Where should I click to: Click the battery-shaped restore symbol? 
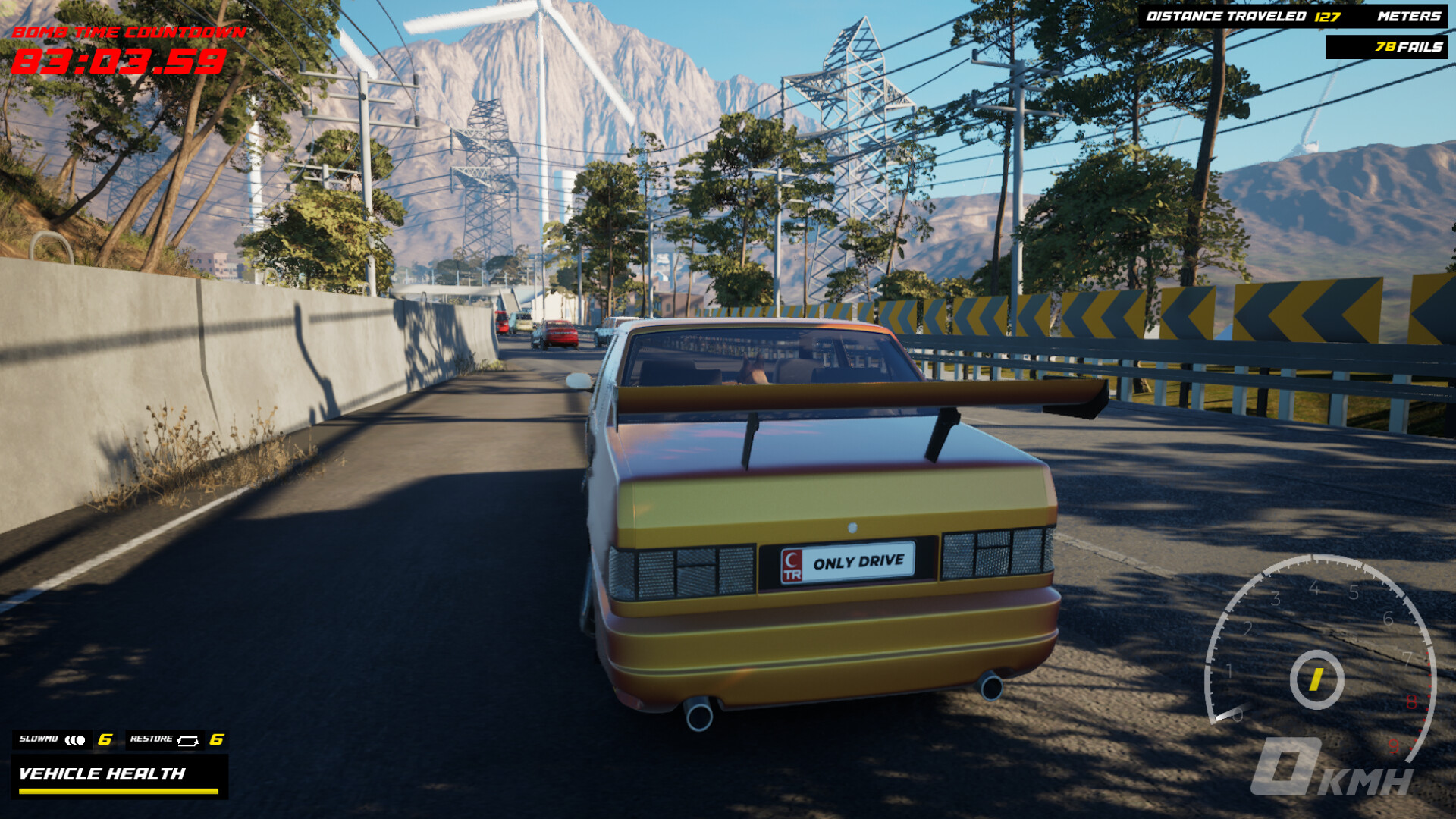tap(188, 741)
